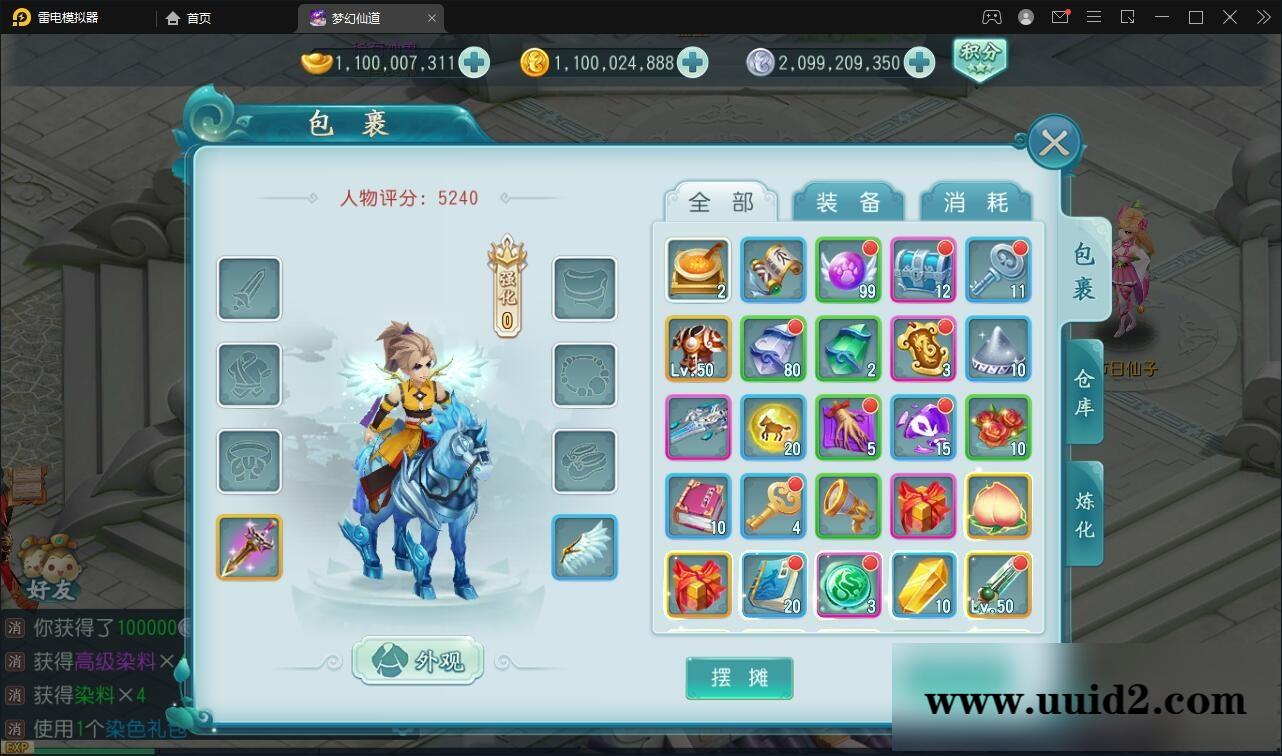Viewport: 1282px width, 756px height.
Task: Select the equipped wings slot
Action: [x=585, y=547]
